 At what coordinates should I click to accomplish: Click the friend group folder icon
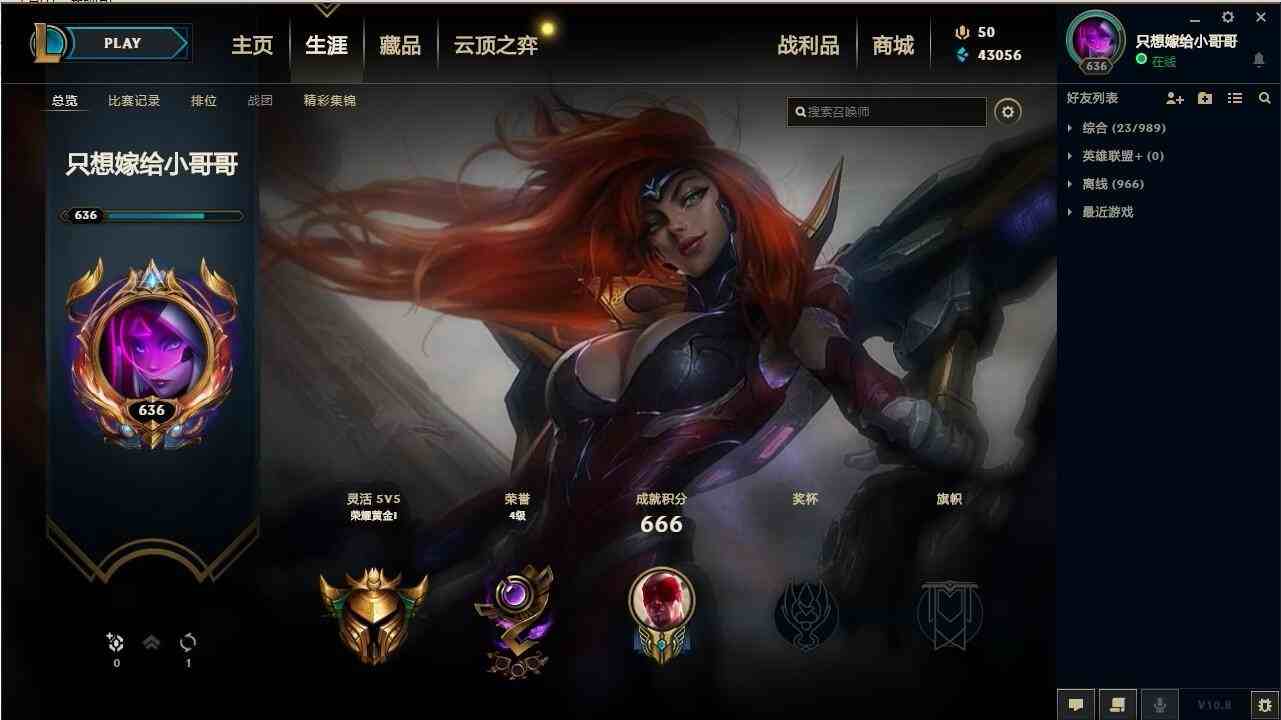coord(1204,98)
